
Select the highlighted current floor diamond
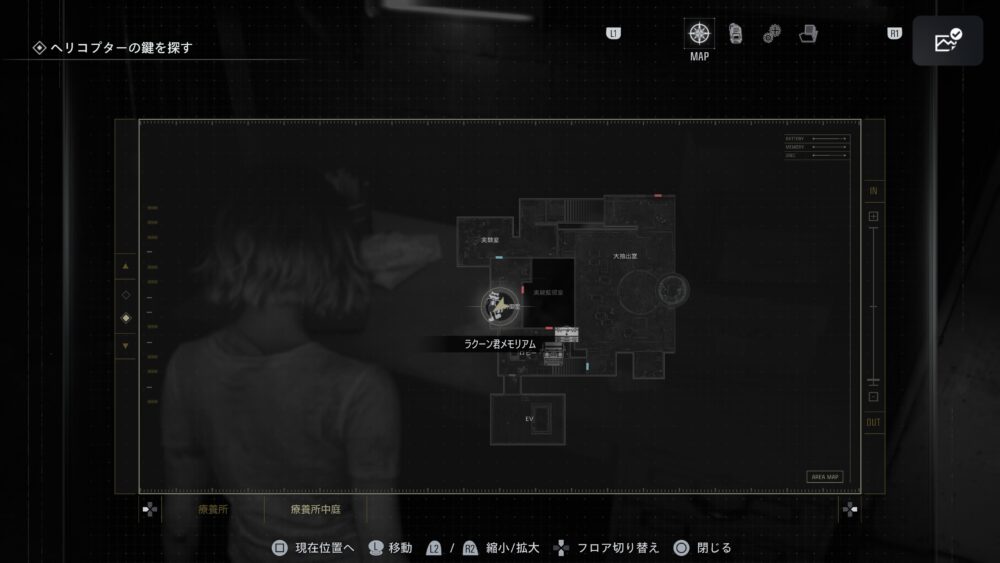click(125, 319)
